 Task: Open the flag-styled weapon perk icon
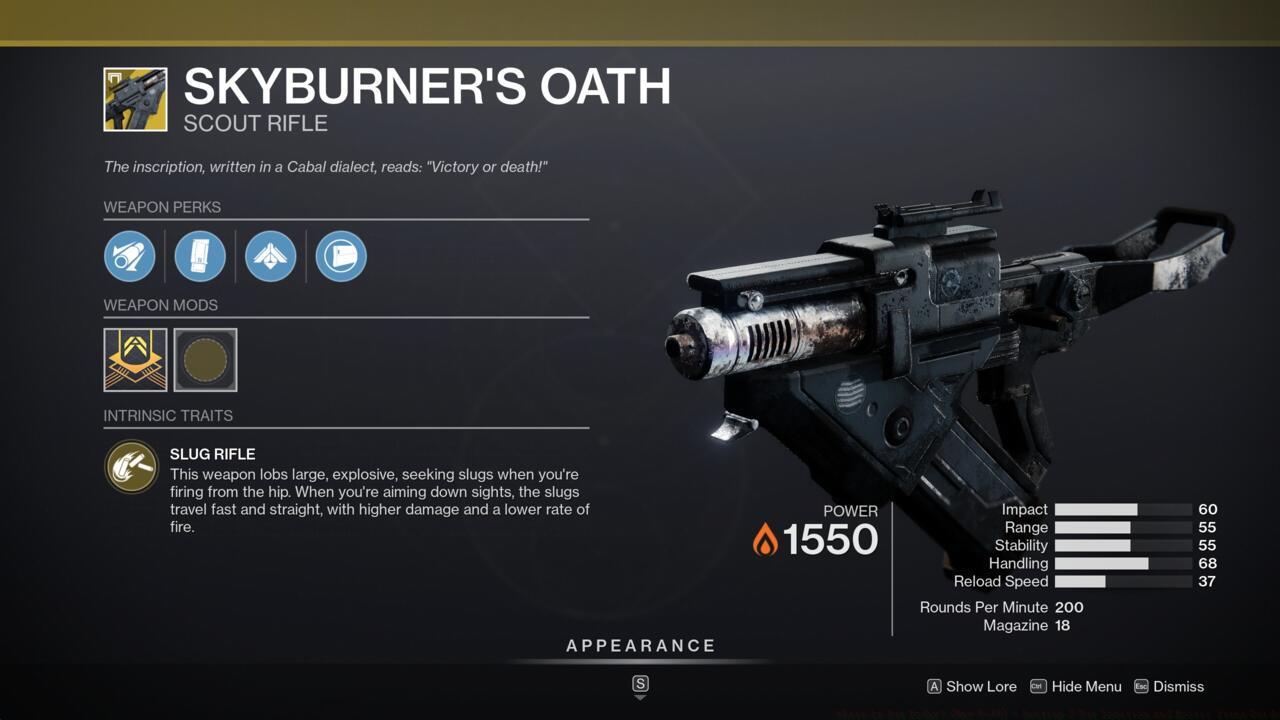[x=340, y=256]
